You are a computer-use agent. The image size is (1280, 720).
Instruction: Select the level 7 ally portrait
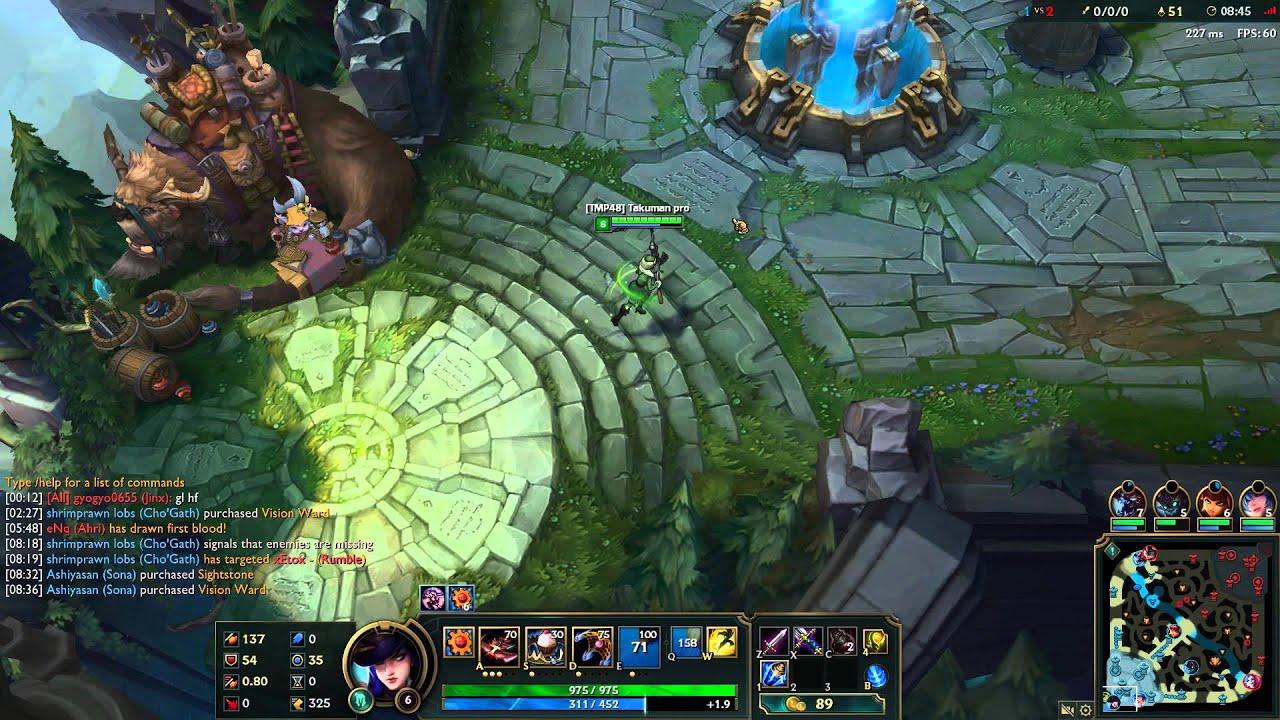click(x=1127, y=502)
